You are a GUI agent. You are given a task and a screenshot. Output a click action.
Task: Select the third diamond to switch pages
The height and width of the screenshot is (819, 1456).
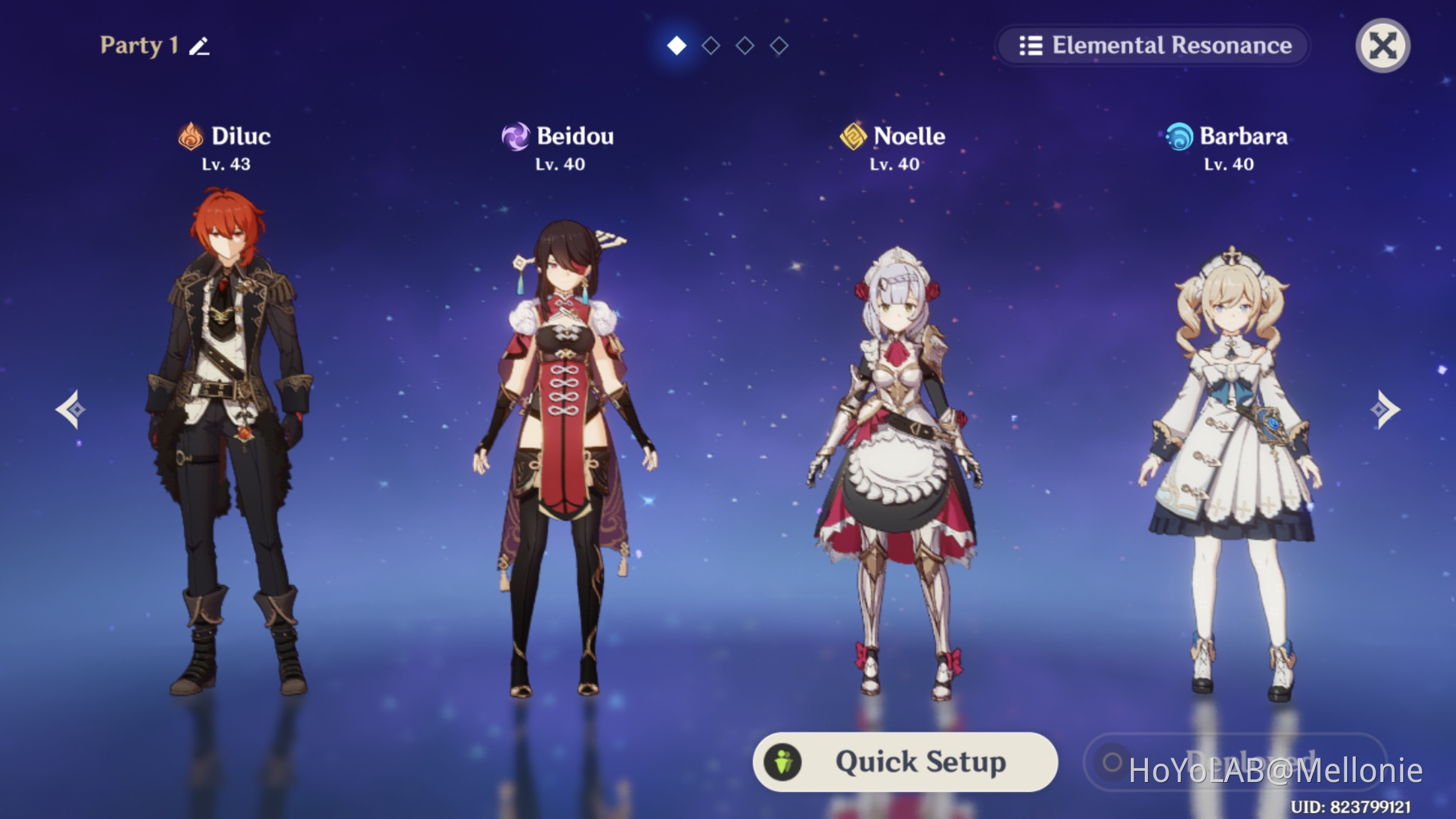[745, 47]
